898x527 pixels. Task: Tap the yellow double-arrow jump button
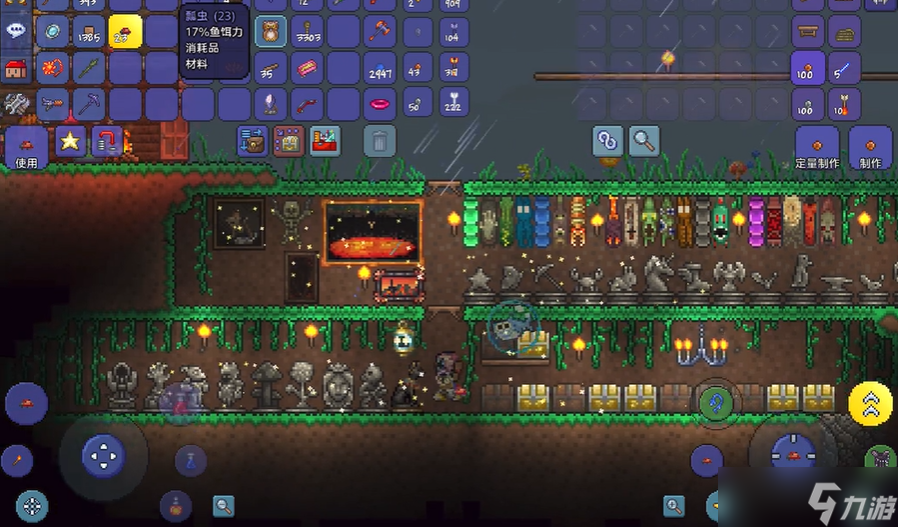[x=870, y=403]
